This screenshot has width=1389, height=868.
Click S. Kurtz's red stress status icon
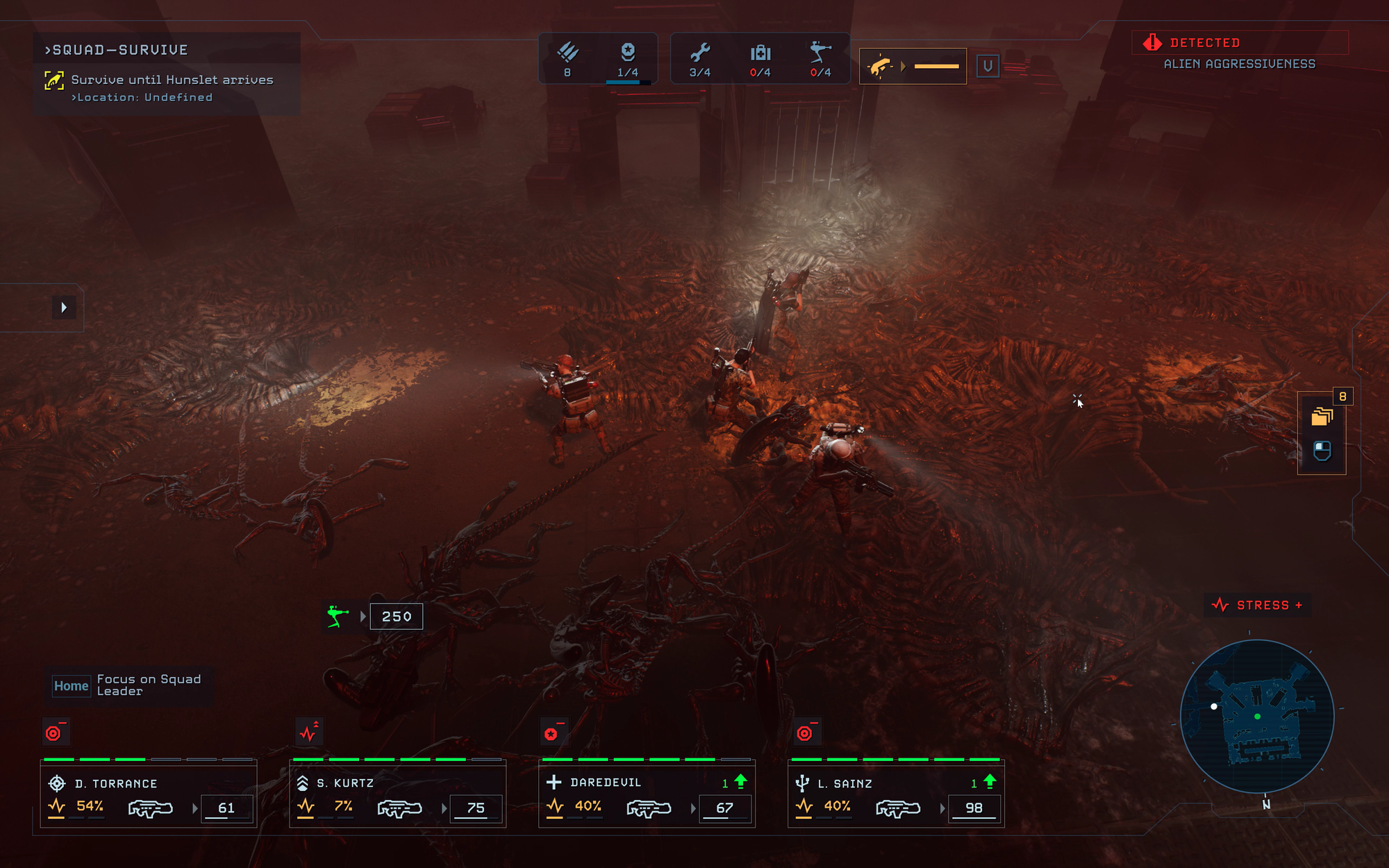point(308,733)
